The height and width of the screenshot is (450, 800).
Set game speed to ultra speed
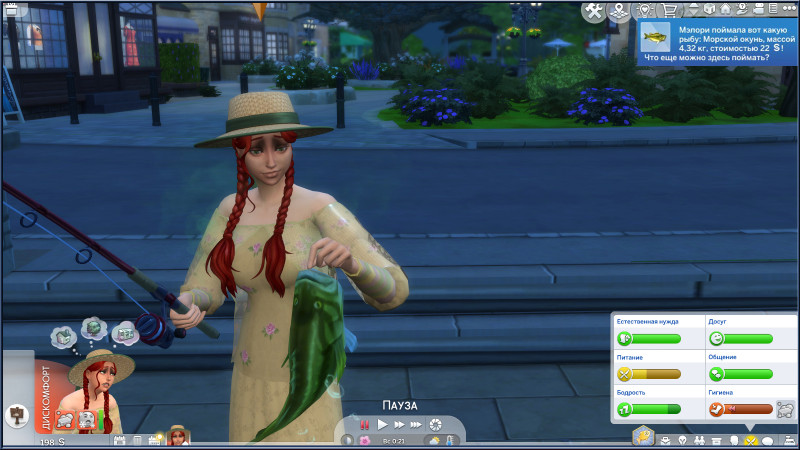tap(417, 424)
